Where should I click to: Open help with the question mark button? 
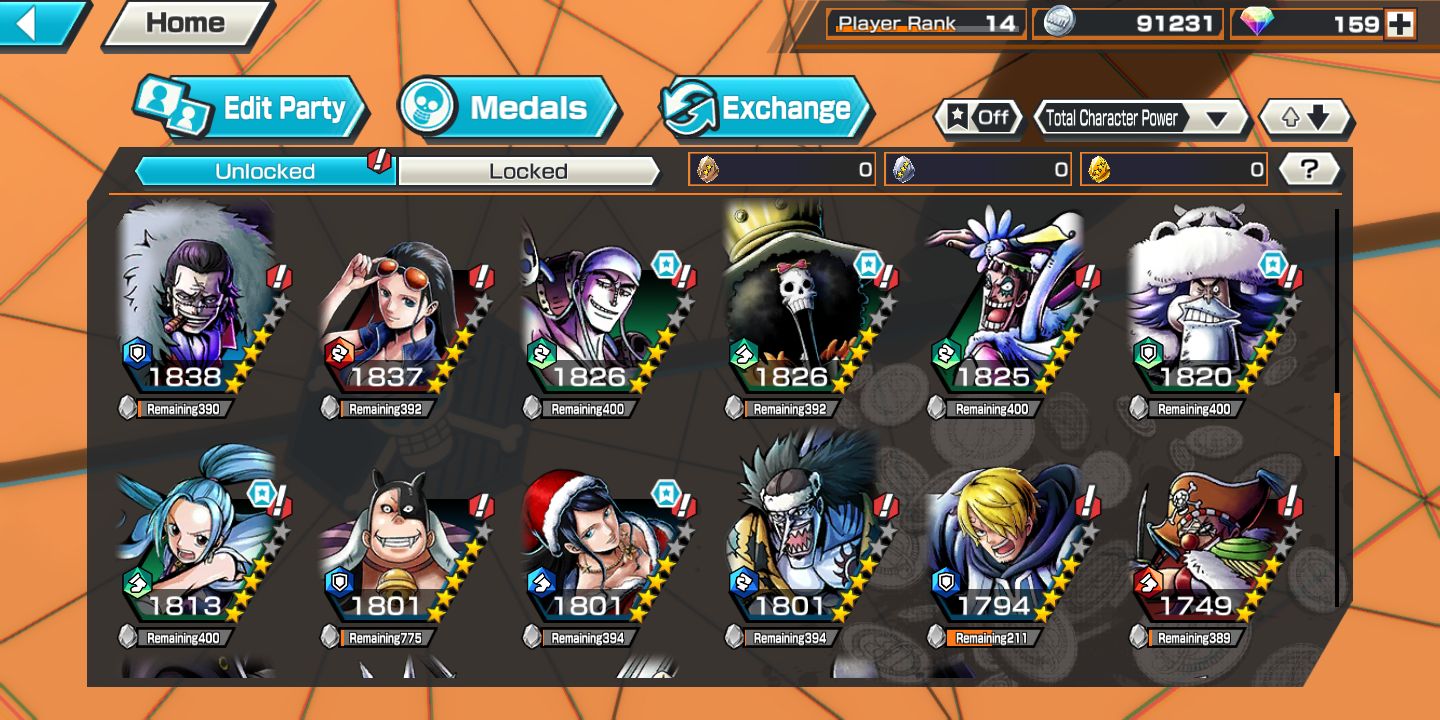click(x=1309, y=169)
